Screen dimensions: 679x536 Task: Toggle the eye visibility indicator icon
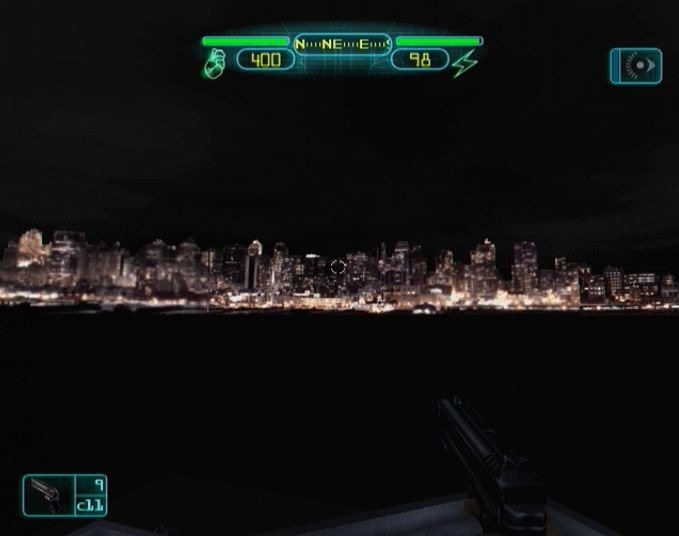(x=636, y=66)
